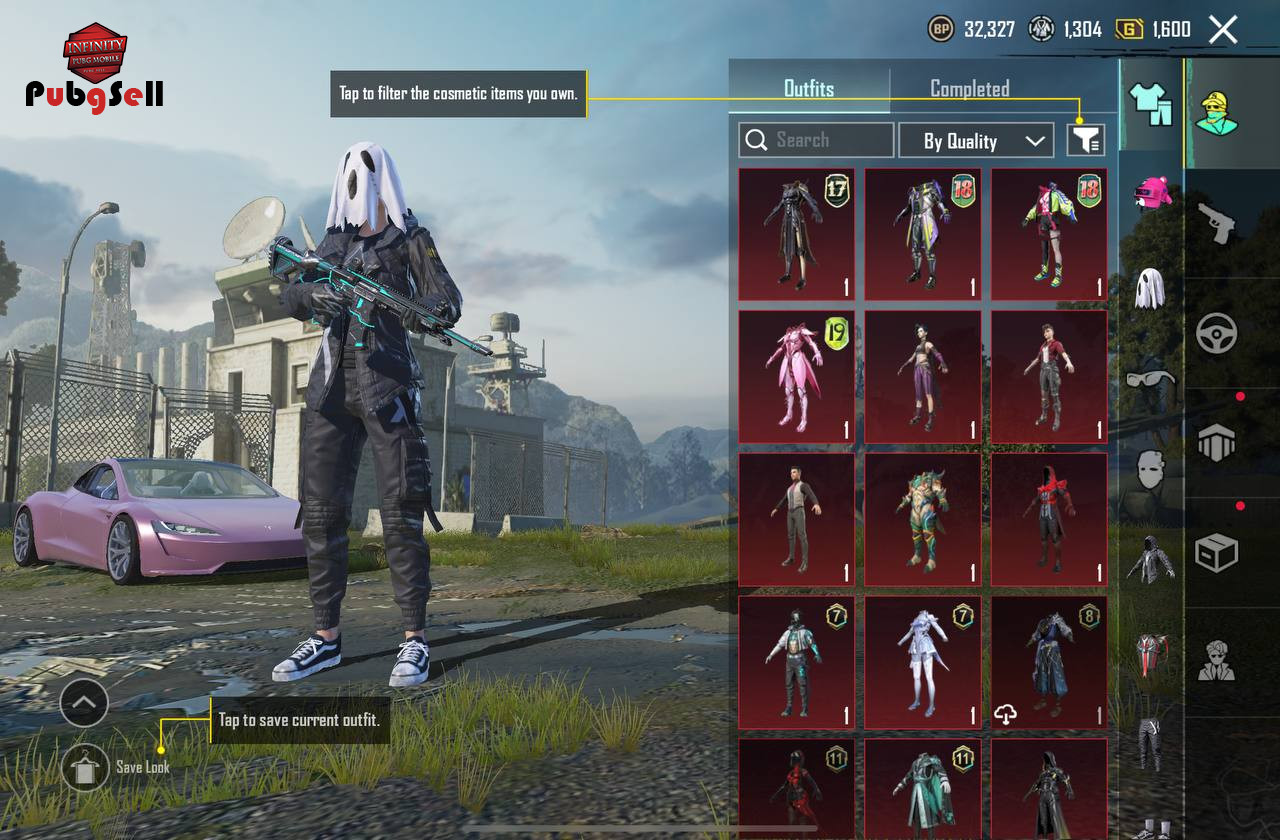Screen dimensions: 1280x840
Task: Choose the black coat level 17 outfit
Action: (x=797, y=234)
